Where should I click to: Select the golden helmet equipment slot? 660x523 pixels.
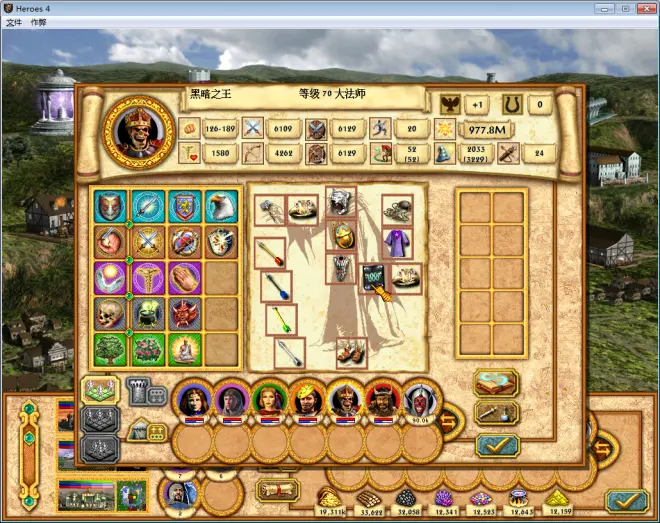click(341, 236)
